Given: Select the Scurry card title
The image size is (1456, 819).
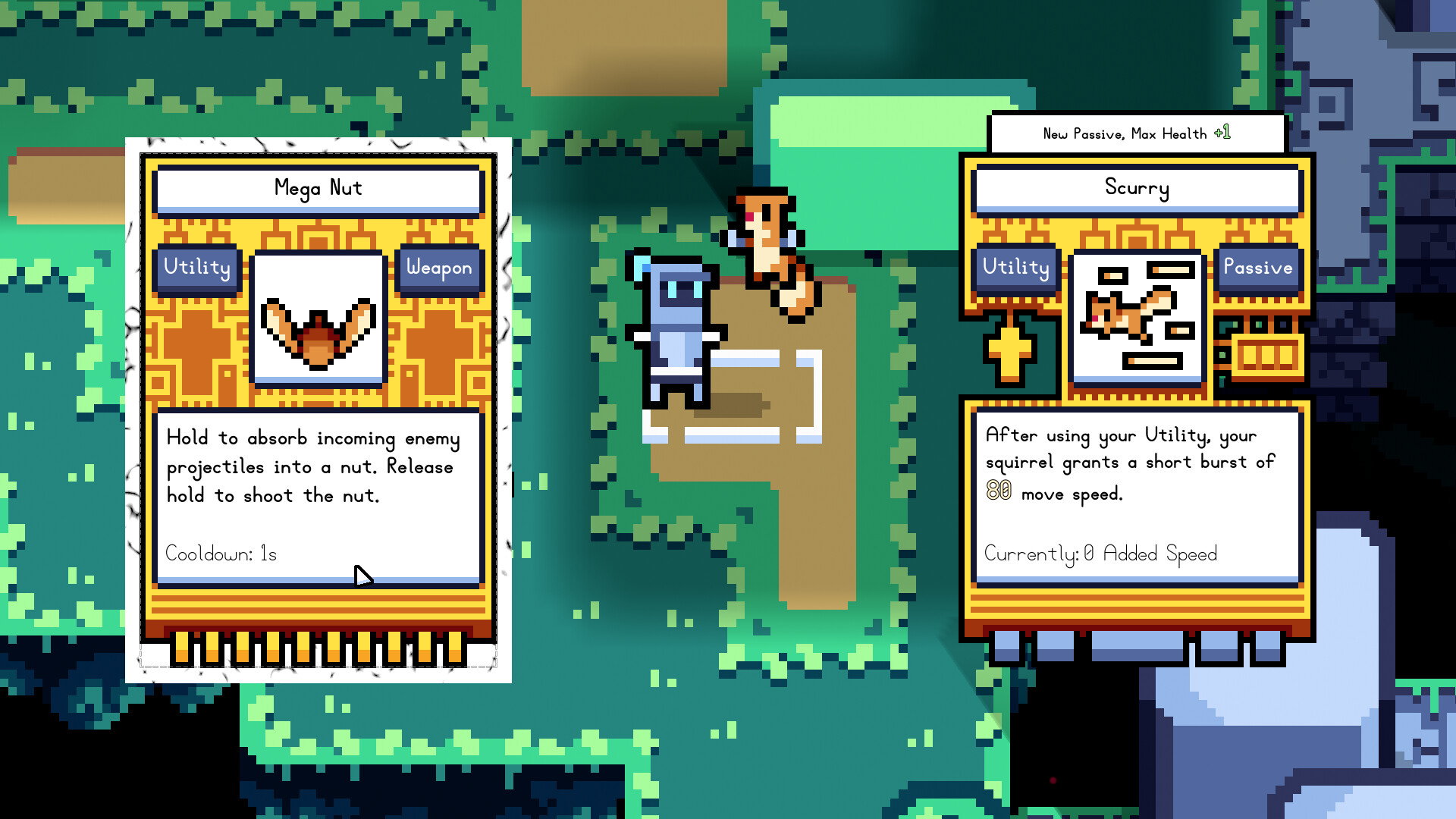Looking at the screenshot, I should coord(1137,189).
